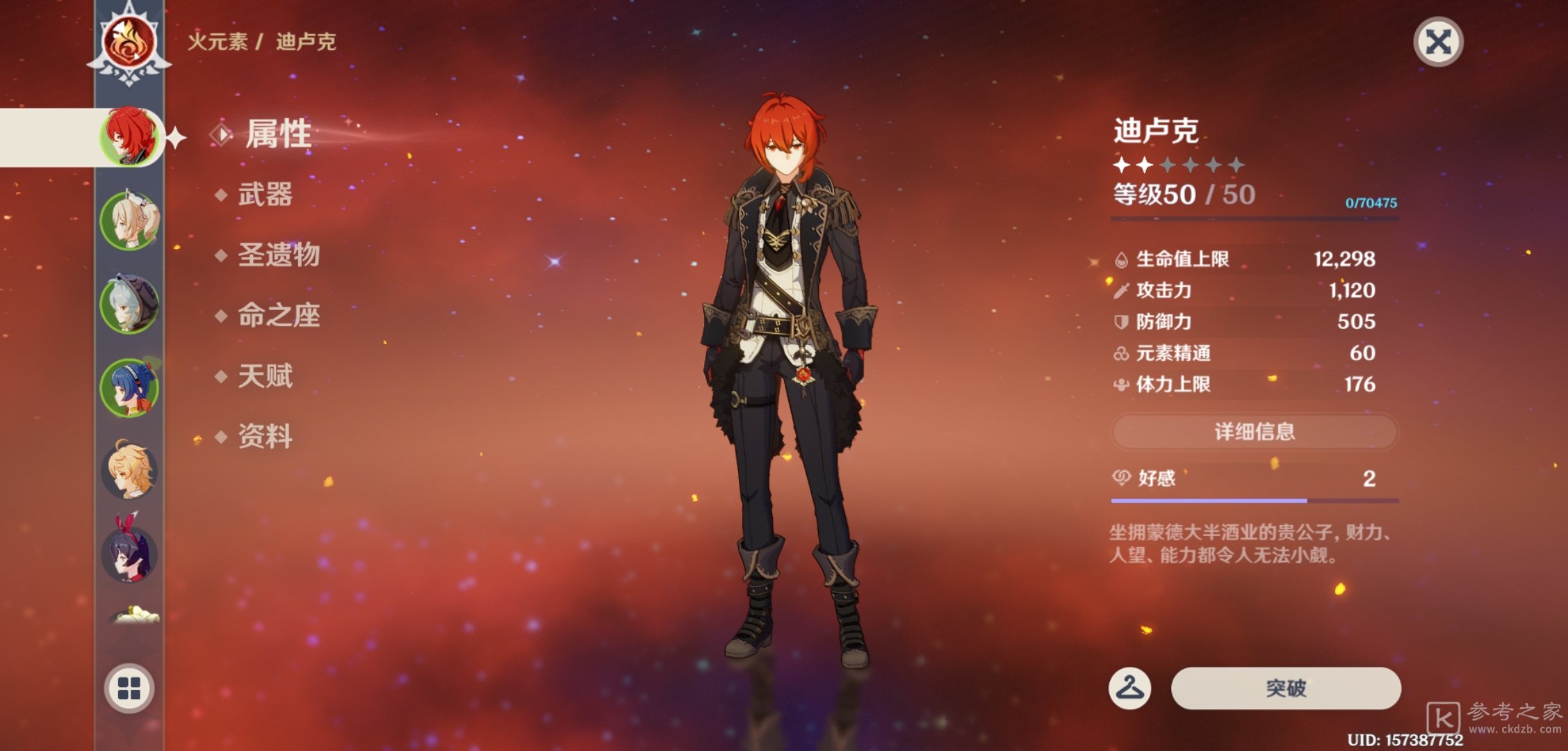Image resolution: width=1568 pixels, height=751 pixels.
Task: Open 详细信息 detailed stats
Action: [1255, 432]
